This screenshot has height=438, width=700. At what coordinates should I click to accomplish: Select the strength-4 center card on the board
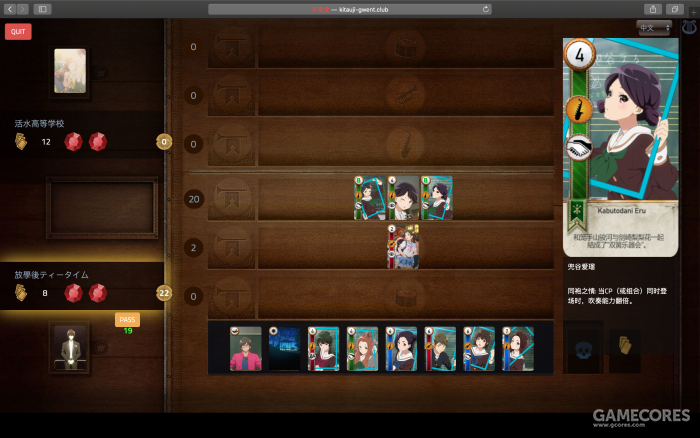coord(403,198)
